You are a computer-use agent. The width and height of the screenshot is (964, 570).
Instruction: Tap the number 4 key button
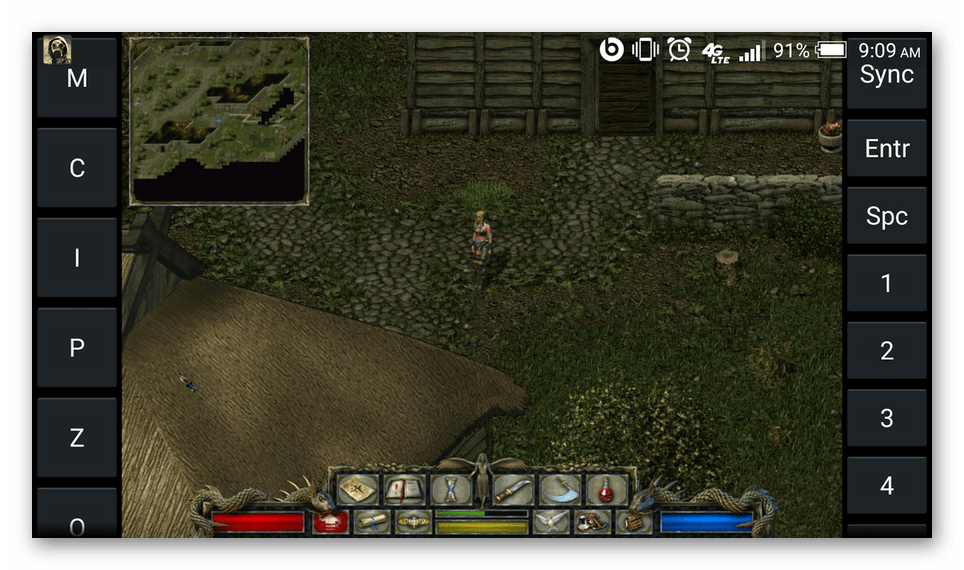(886, 486)
